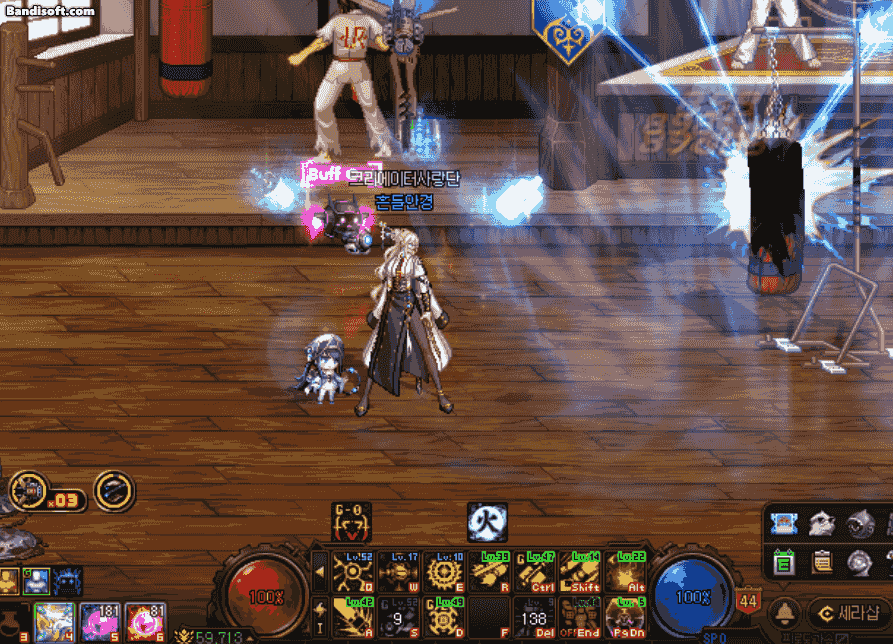Toggle the skill bar left arrow
The image size is (893, 644).
coord(320,572)
